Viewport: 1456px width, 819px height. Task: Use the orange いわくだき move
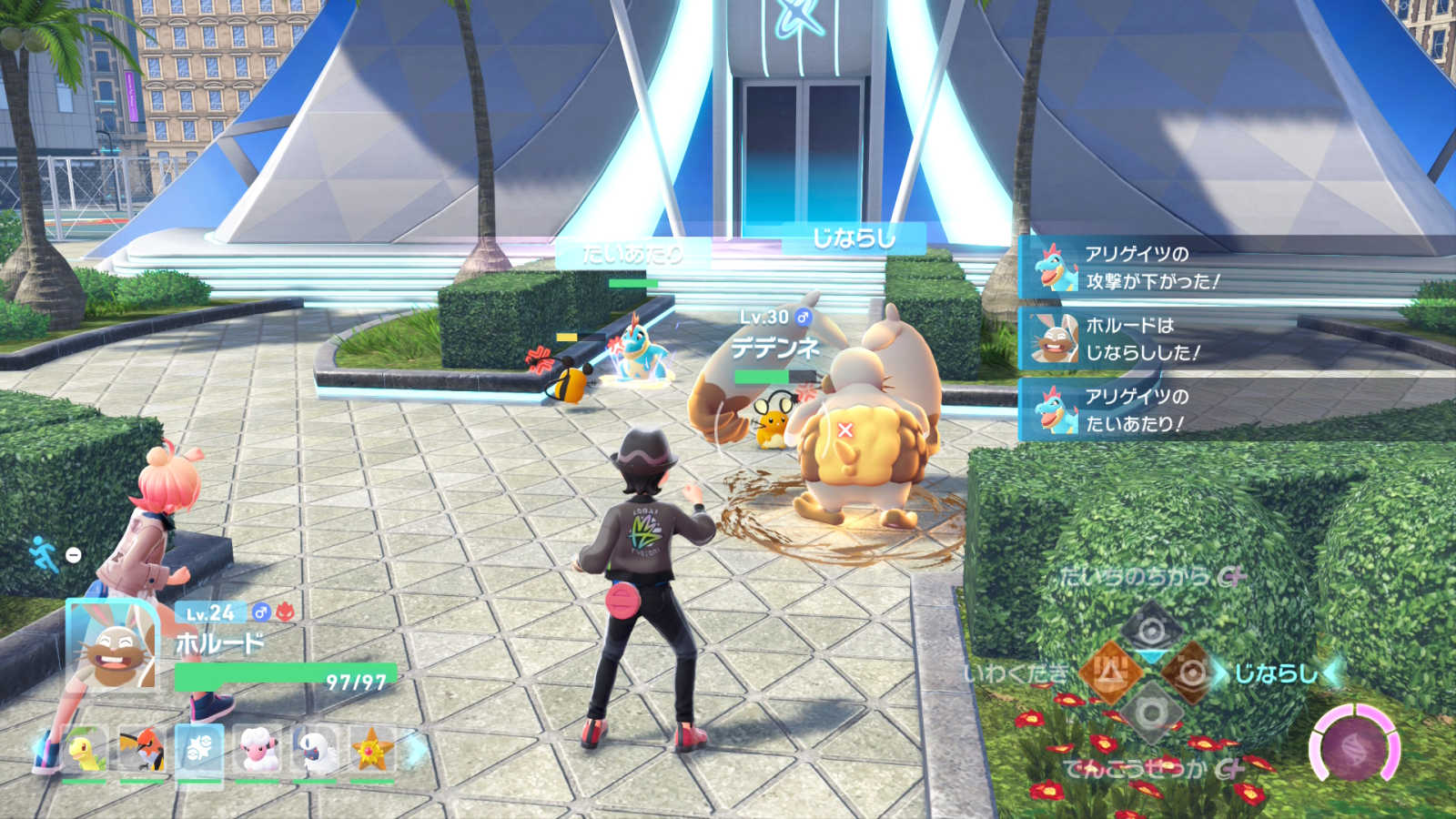coord(1110,673)
